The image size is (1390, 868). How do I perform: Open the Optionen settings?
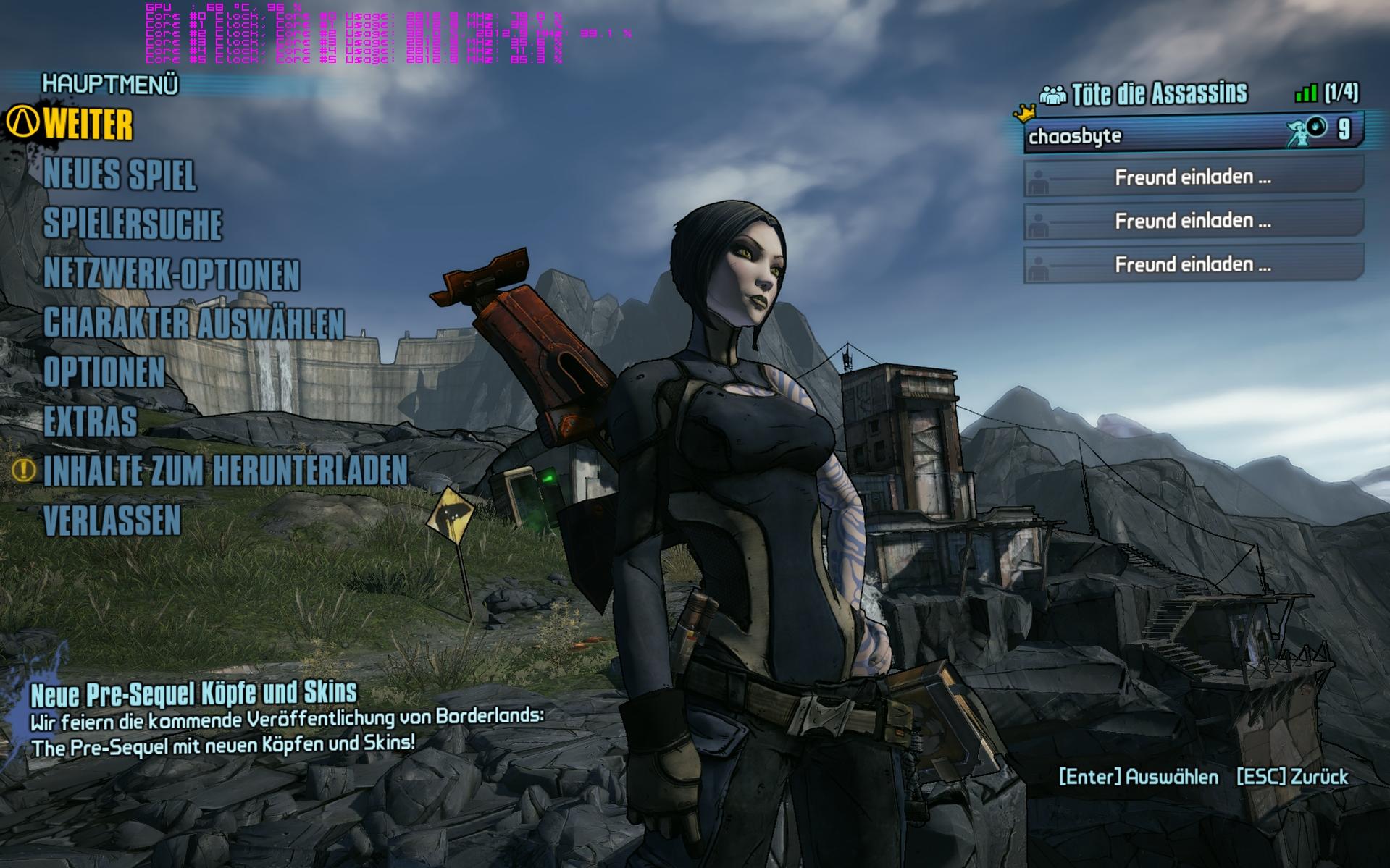point(104,372)
